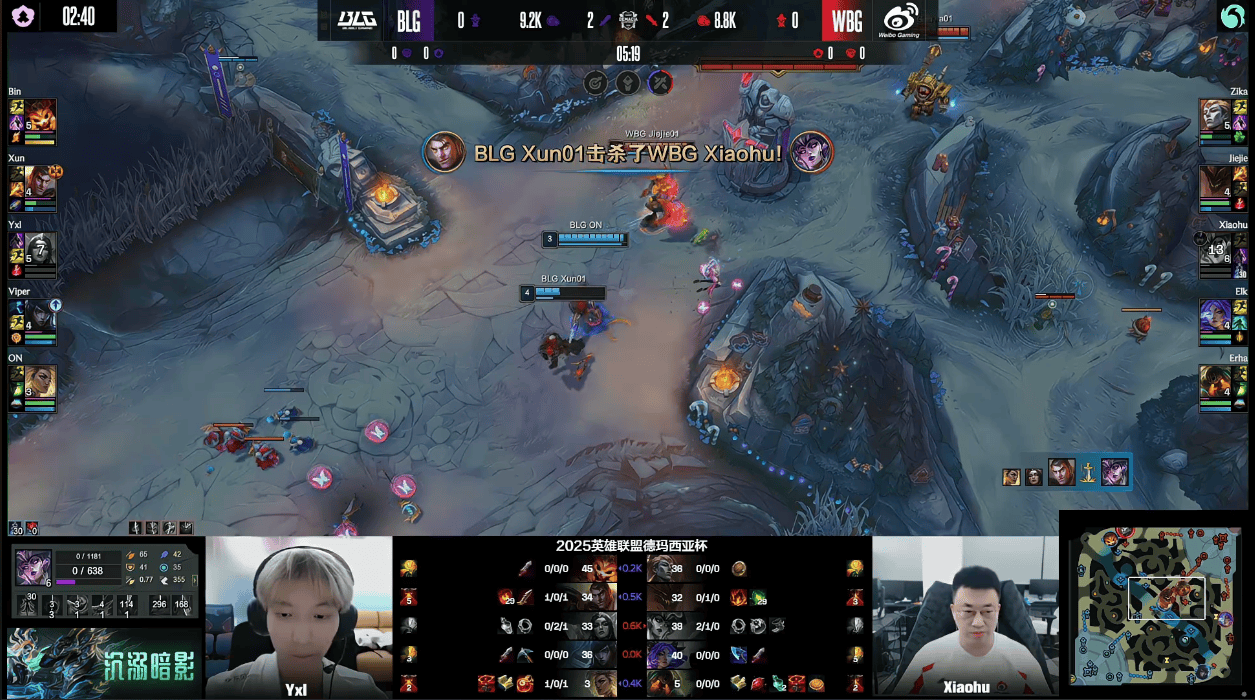Choose Xiaohu's champion portrait in team list

[x=1215, y=248]
